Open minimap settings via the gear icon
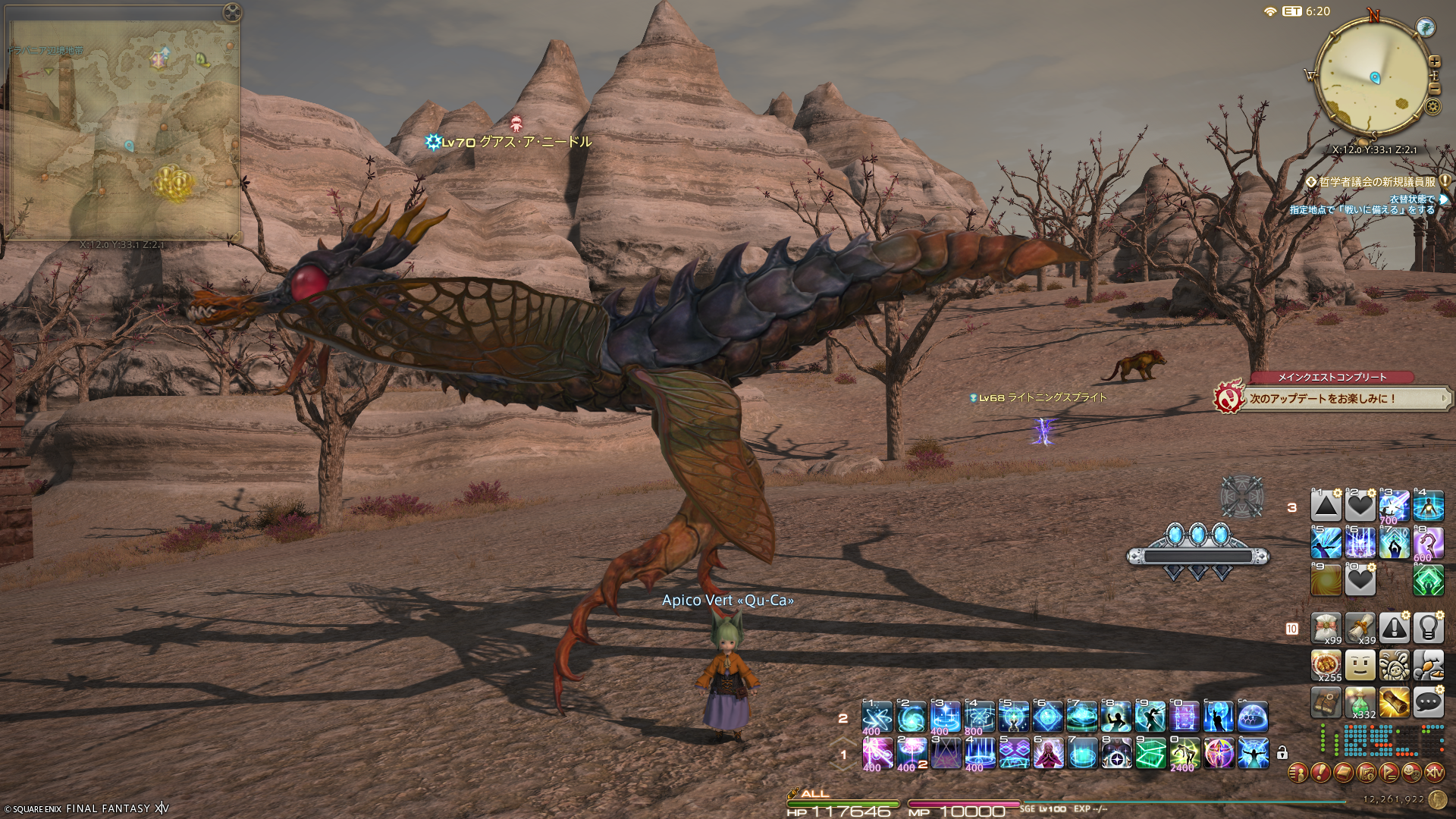The image size is (1456, 819). click(1432, 106)
